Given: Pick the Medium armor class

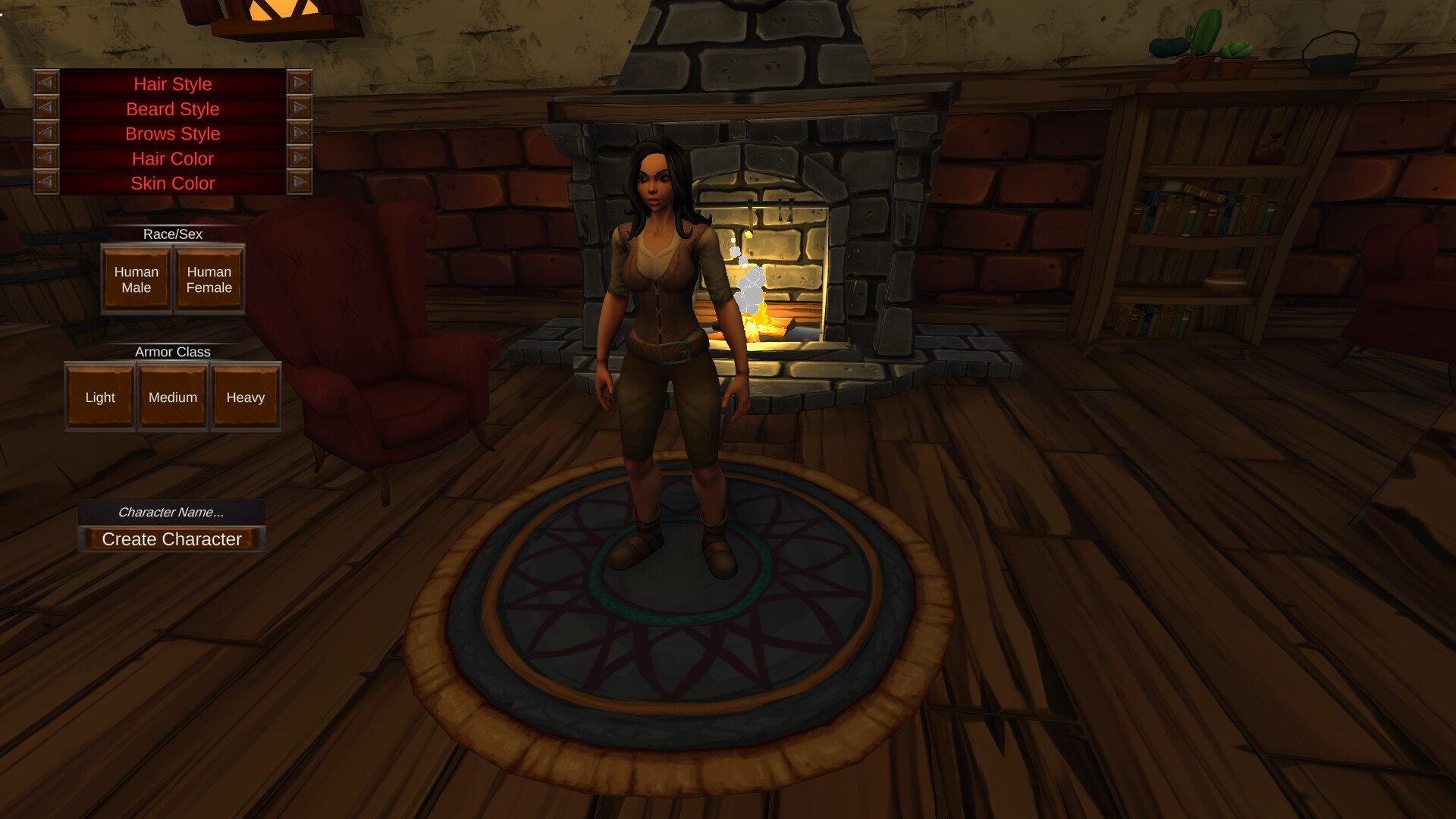Looking at the screenshot, I should [x=172, y=397].
